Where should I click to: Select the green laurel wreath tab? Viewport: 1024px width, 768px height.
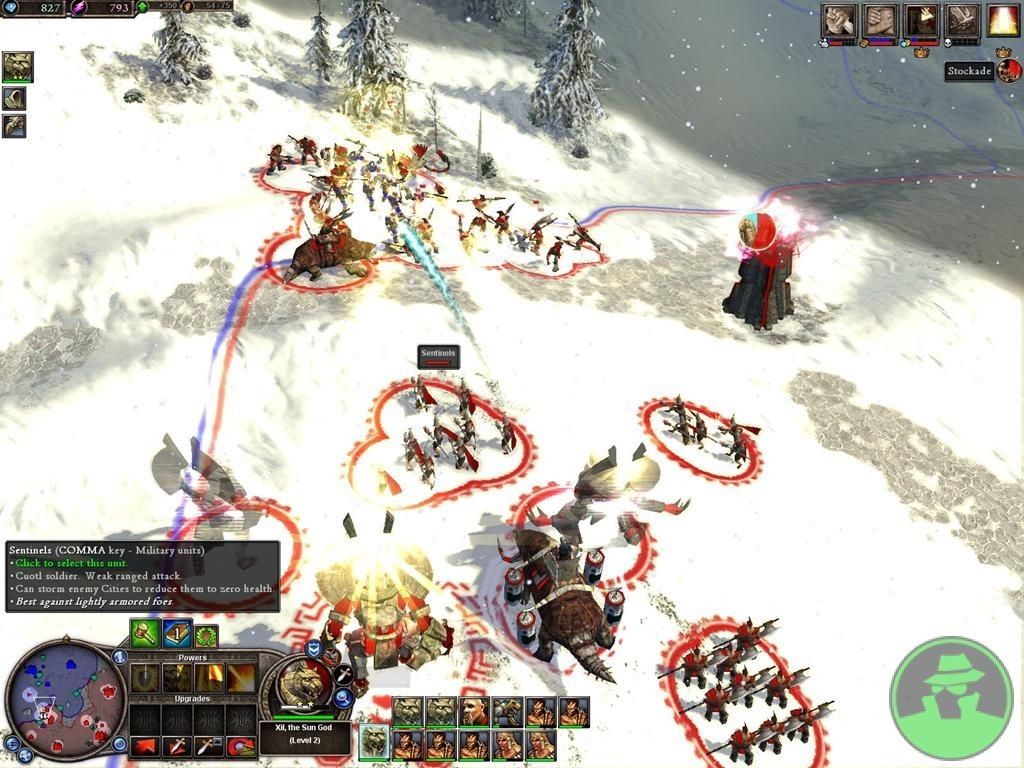(207, 635)
